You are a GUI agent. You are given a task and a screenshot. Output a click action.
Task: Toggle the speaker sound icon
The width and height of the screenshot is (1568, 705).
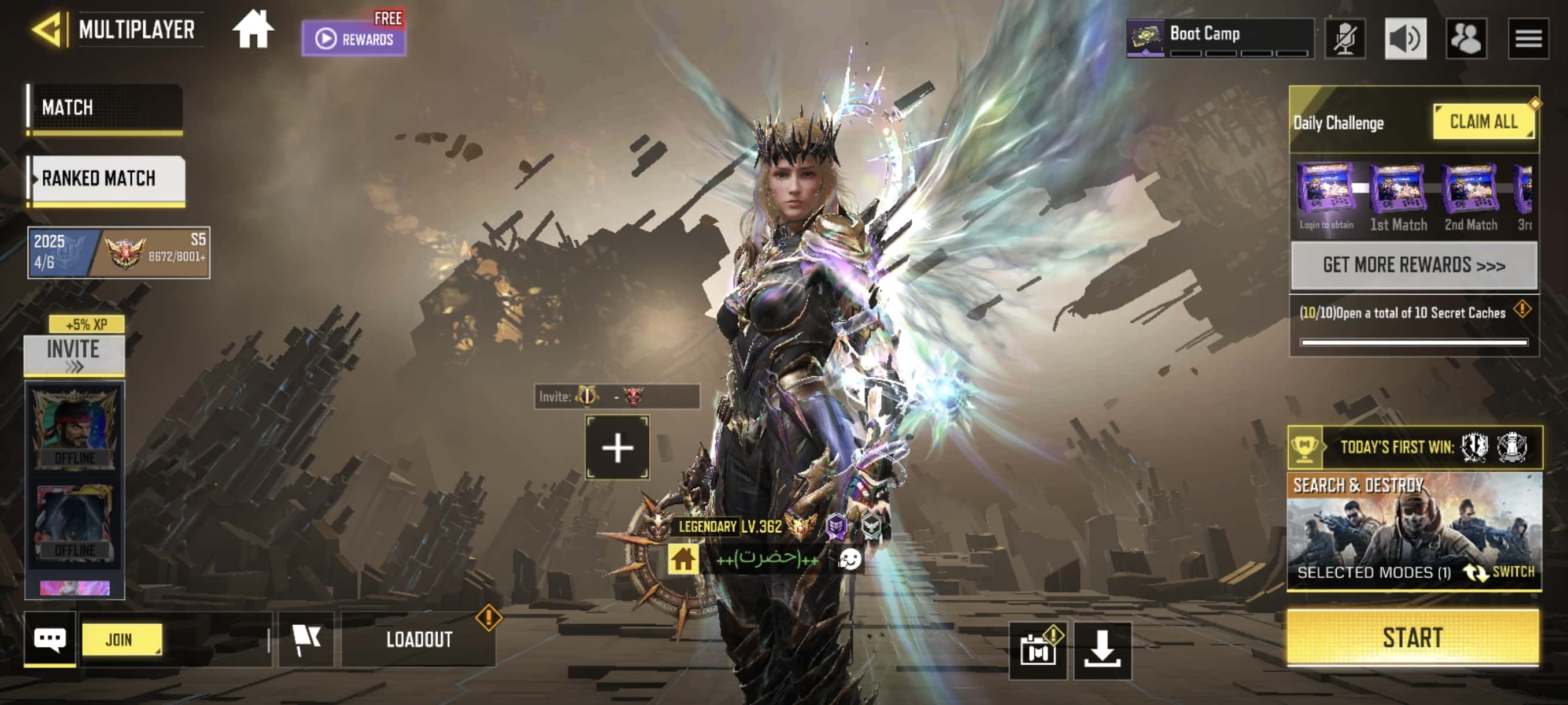pos(1405,38)
